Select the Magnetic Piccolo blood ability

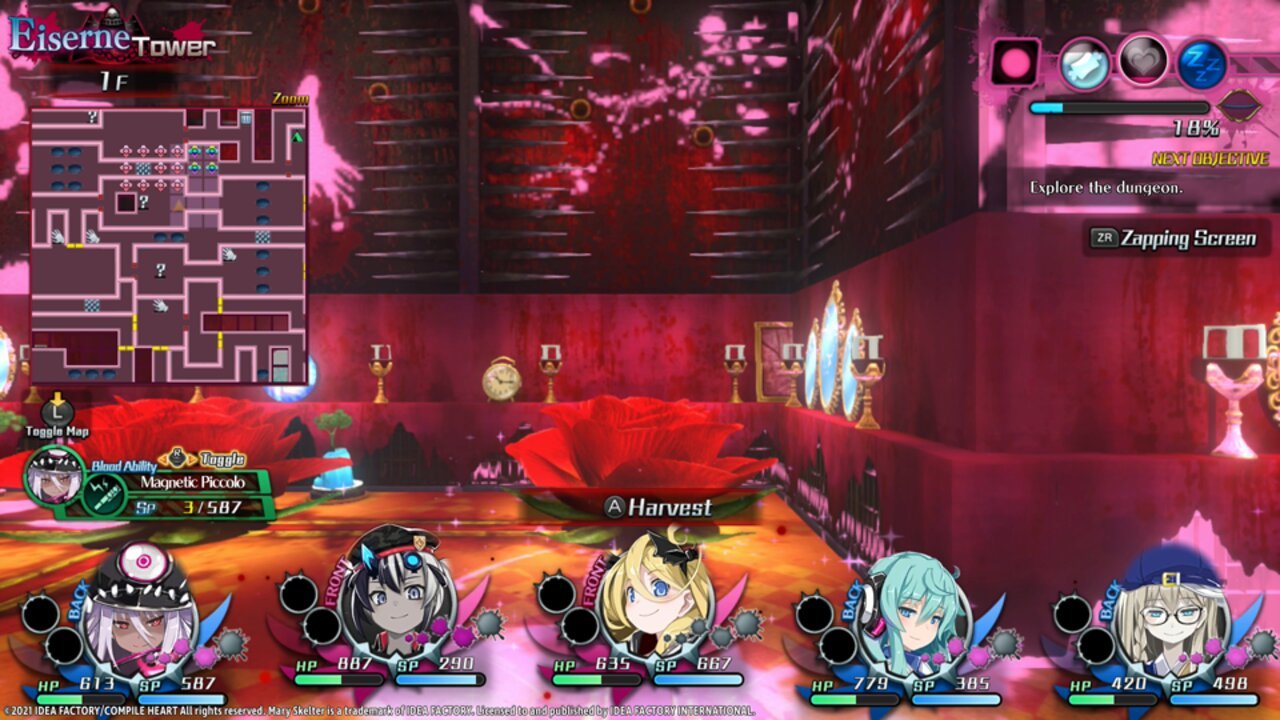tap(191, 482)
